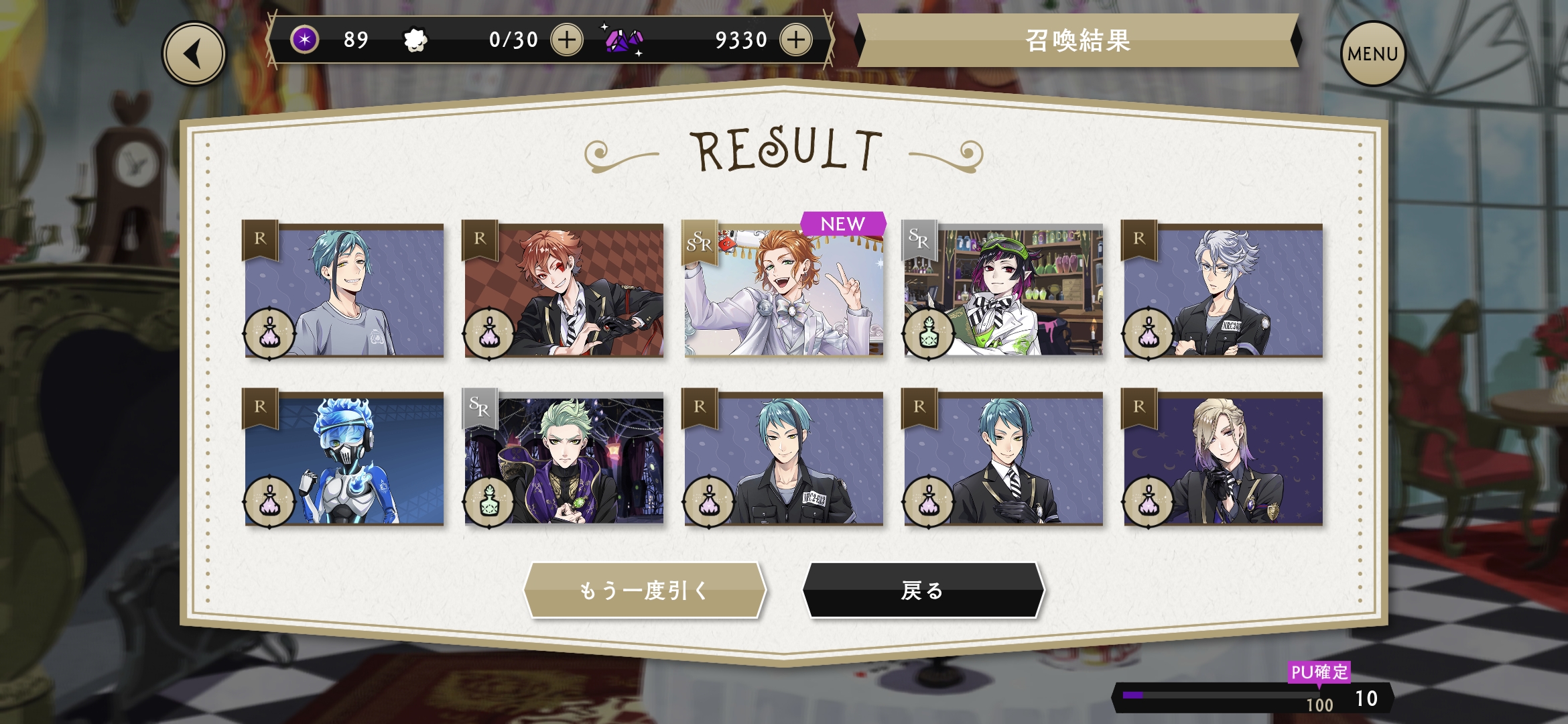Go back with the arrow button

tap(194, 54)
